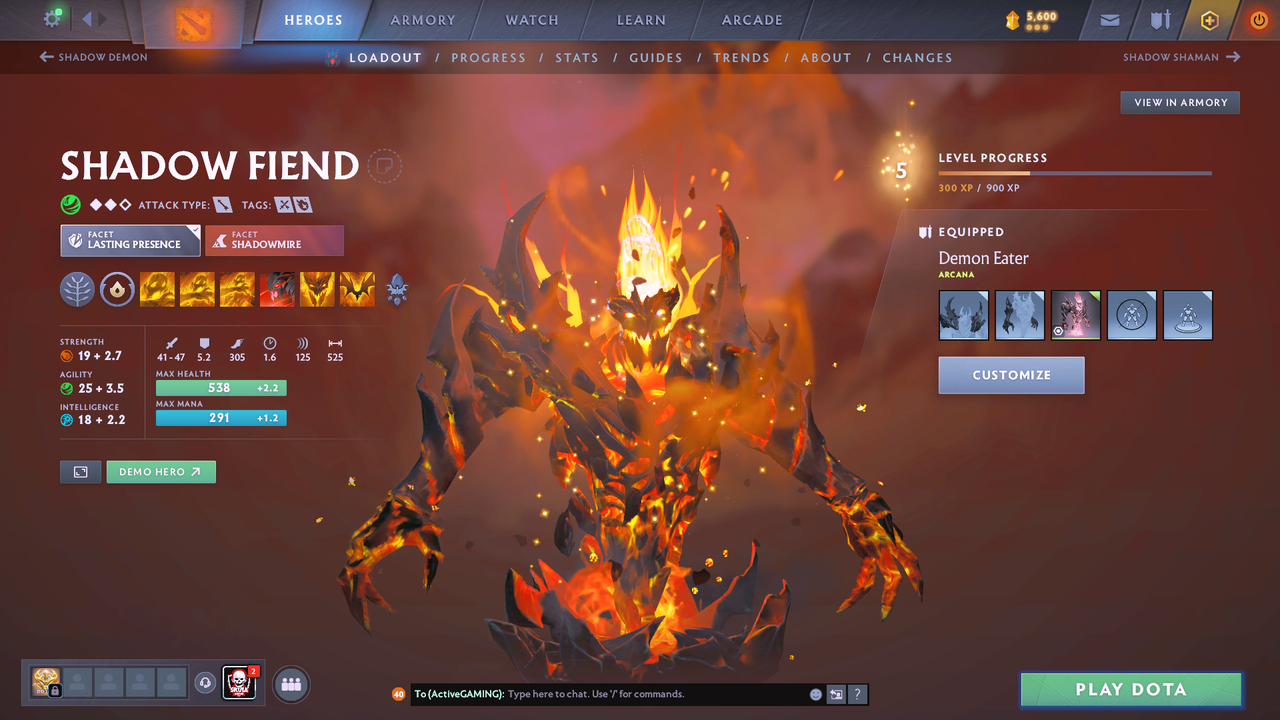Image resolution: width=1280 pixels, height=720 pixels.
Task: Switch to the STATS tab
Action: pos(577,57)
